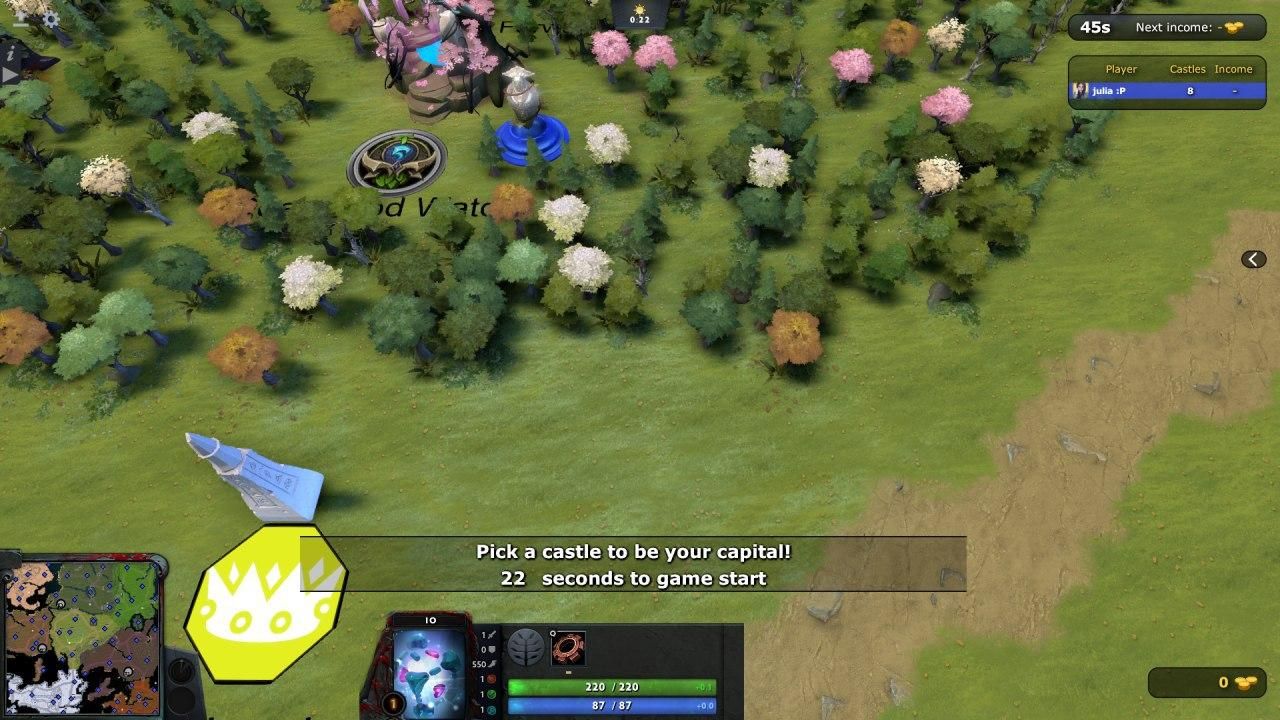1280x720 pixels.
Task: Click the movement speed boot stat icon
Action: (x=493, y=664)
